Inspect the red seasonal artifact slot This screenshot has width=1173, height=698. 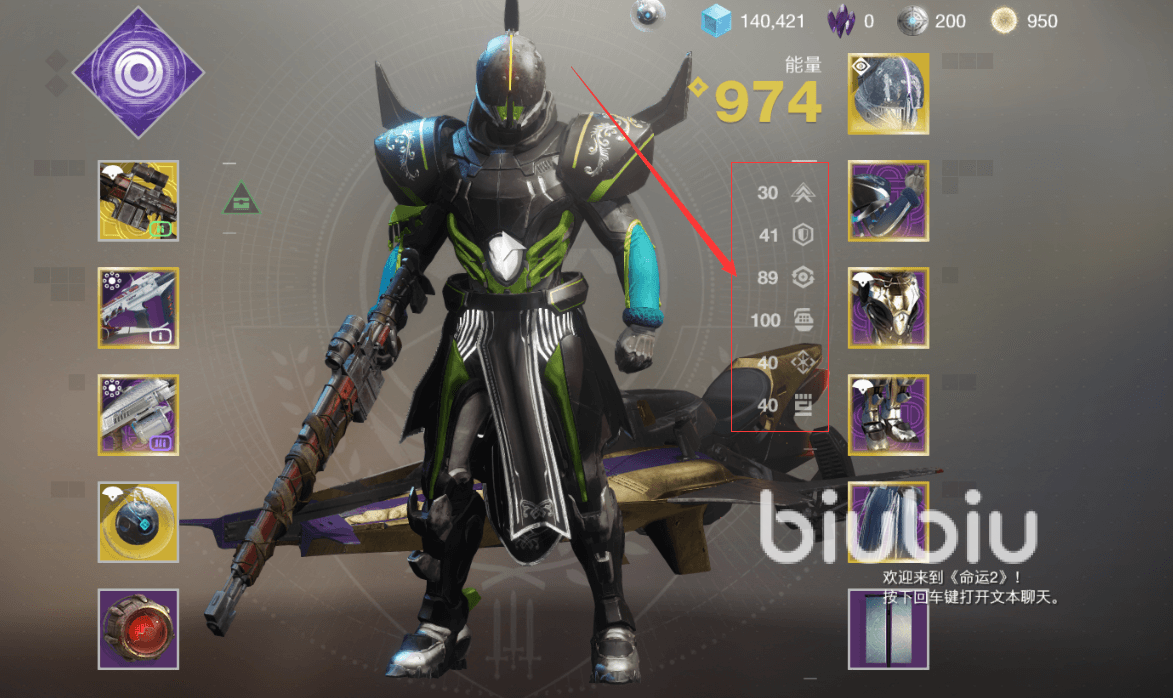[138, 628]
